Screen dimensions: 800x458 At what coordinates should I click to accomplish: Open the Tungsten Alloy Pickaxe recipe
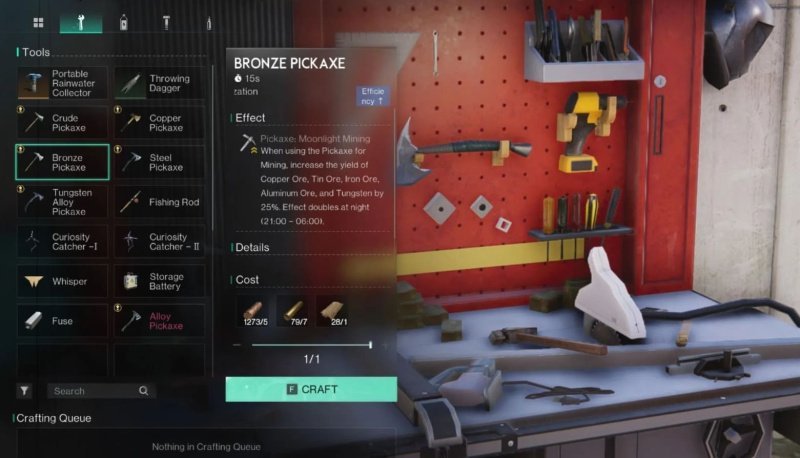(62, 201)
